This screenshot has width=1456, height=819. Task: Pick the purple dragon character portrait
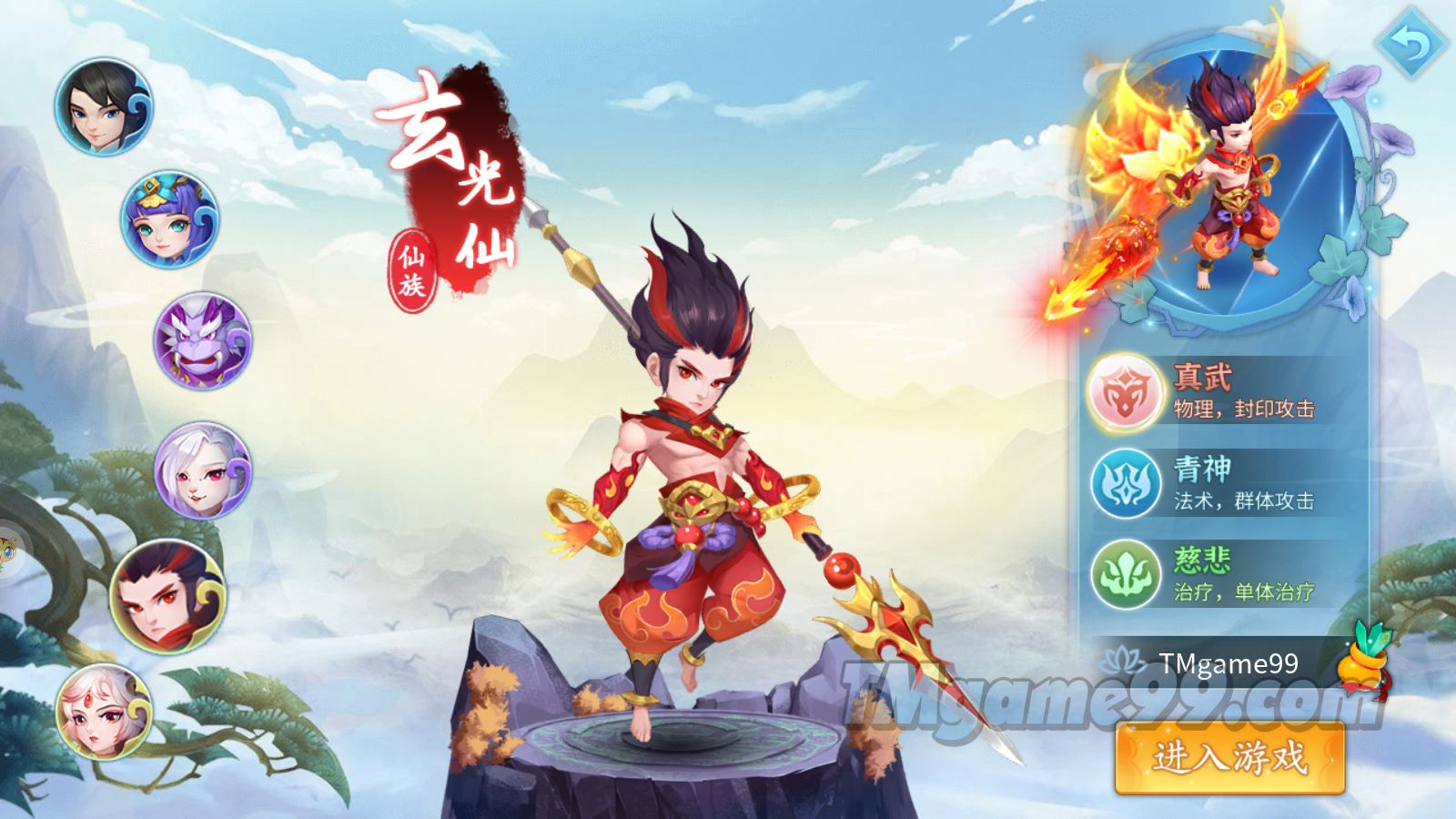[x=202, y=342]
